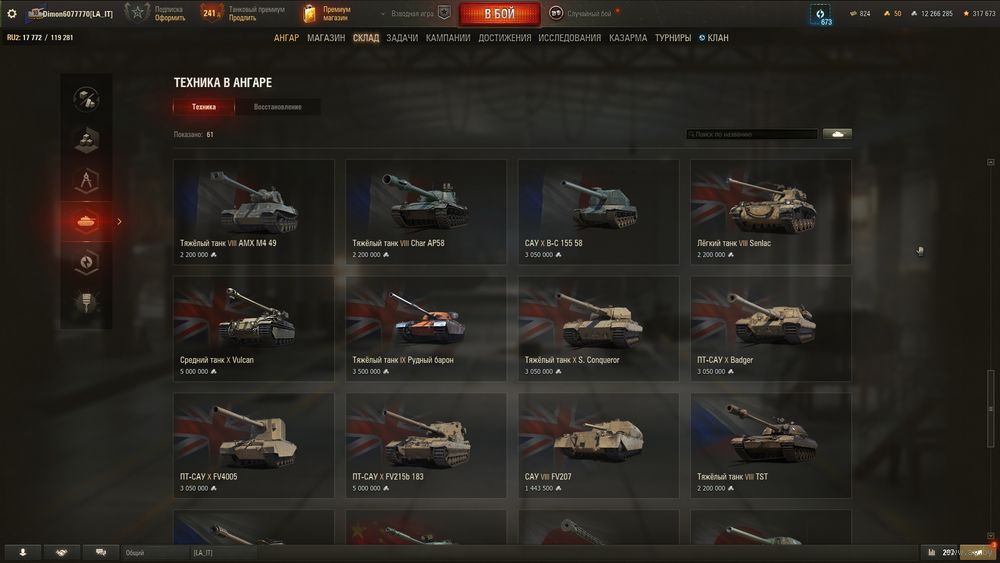Open the gear settings icon
Image resolution: width=1000 pixels, height=563 pixels.
pos(12,13)
